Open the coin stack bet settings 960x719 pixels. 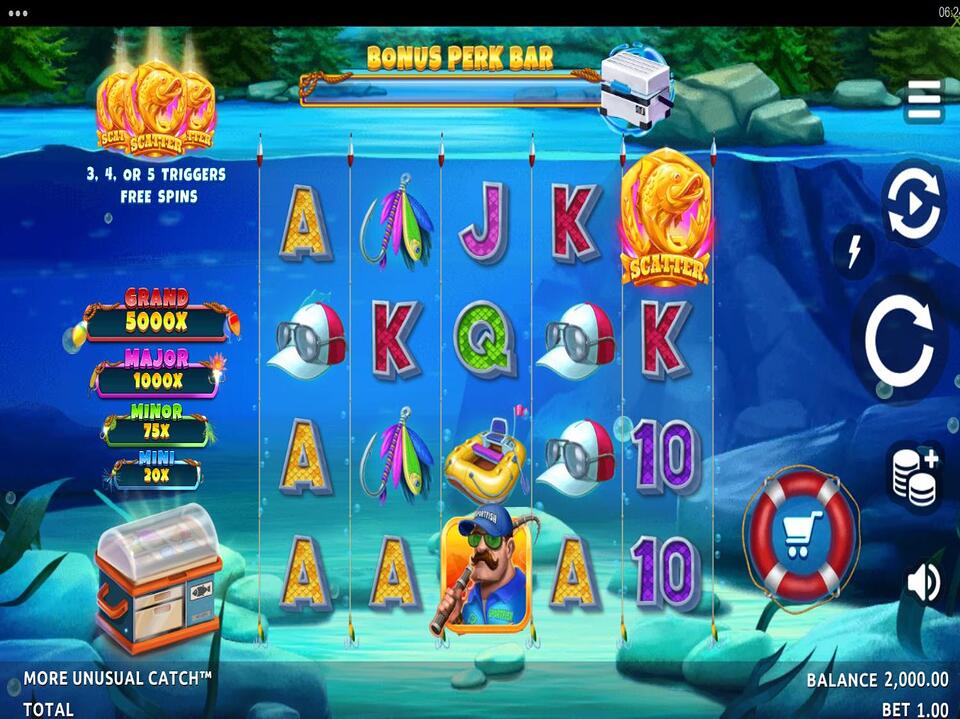tap(915, 476)
